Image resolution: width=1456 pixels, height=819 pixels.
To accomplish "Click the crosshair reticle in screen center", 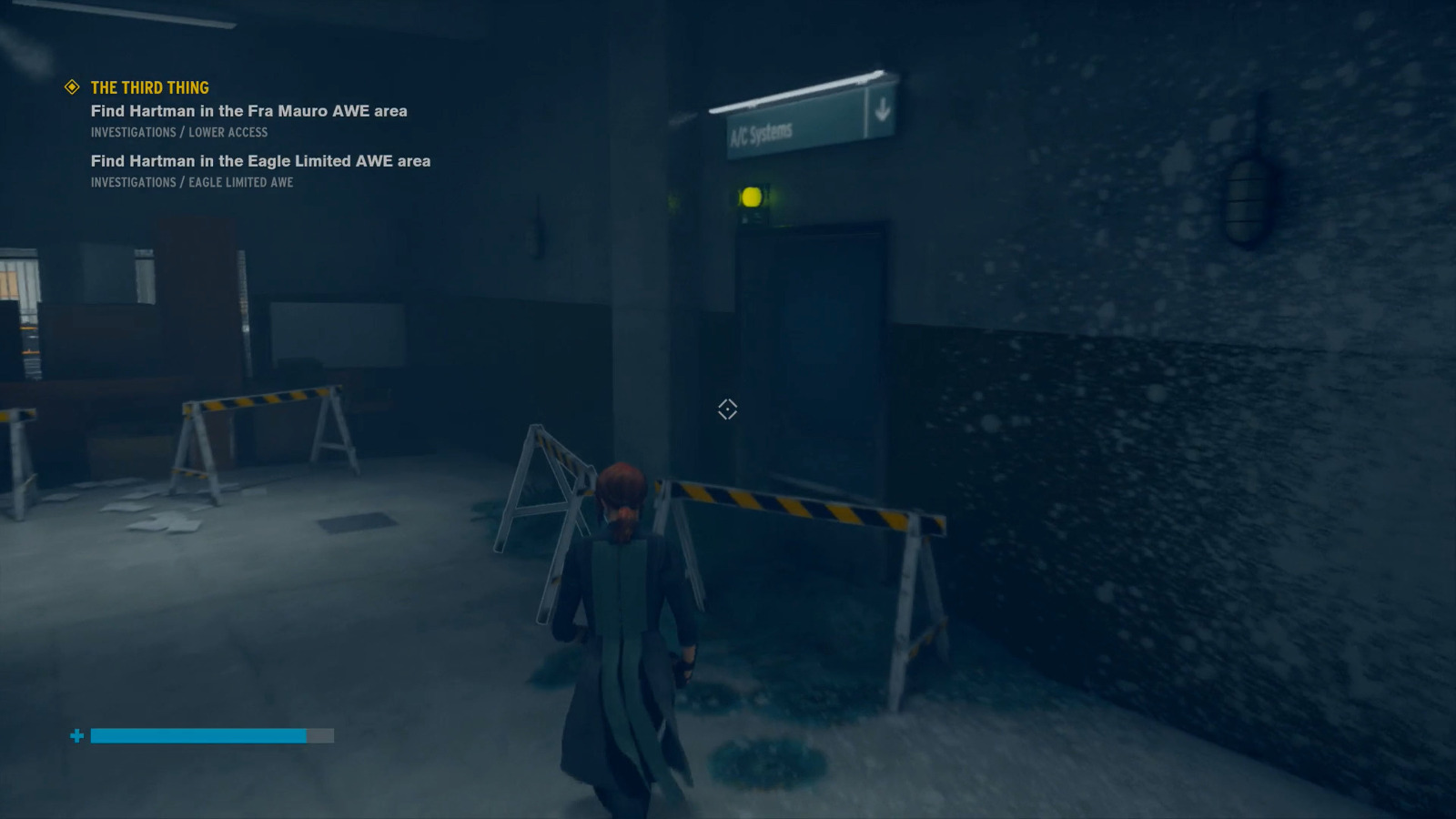I will point(725,410).
